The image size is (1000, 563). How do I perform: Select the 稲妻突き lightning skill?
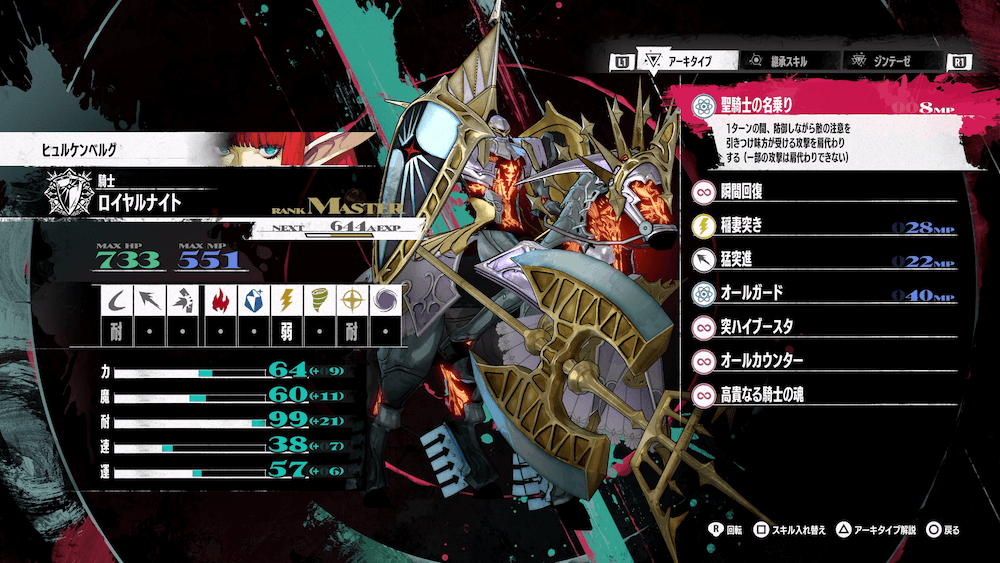point(820,226)
